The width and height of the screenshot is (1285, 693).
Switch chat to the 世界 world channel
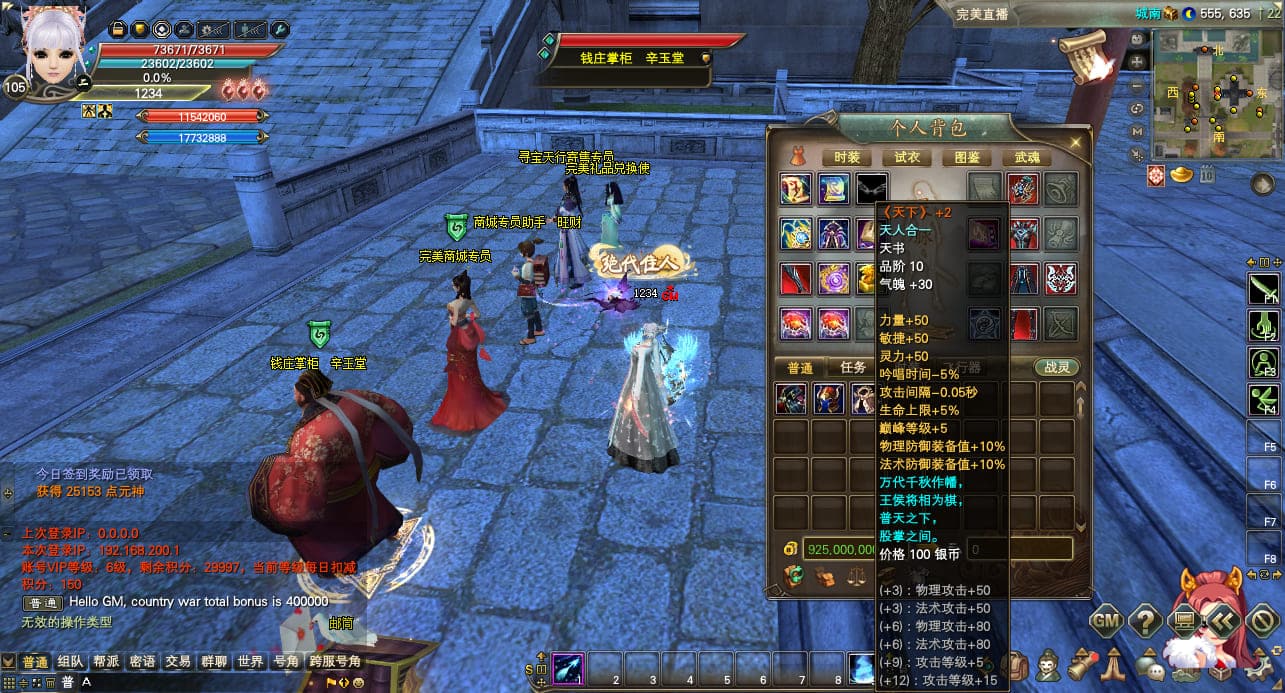click(x=250, y=662)
